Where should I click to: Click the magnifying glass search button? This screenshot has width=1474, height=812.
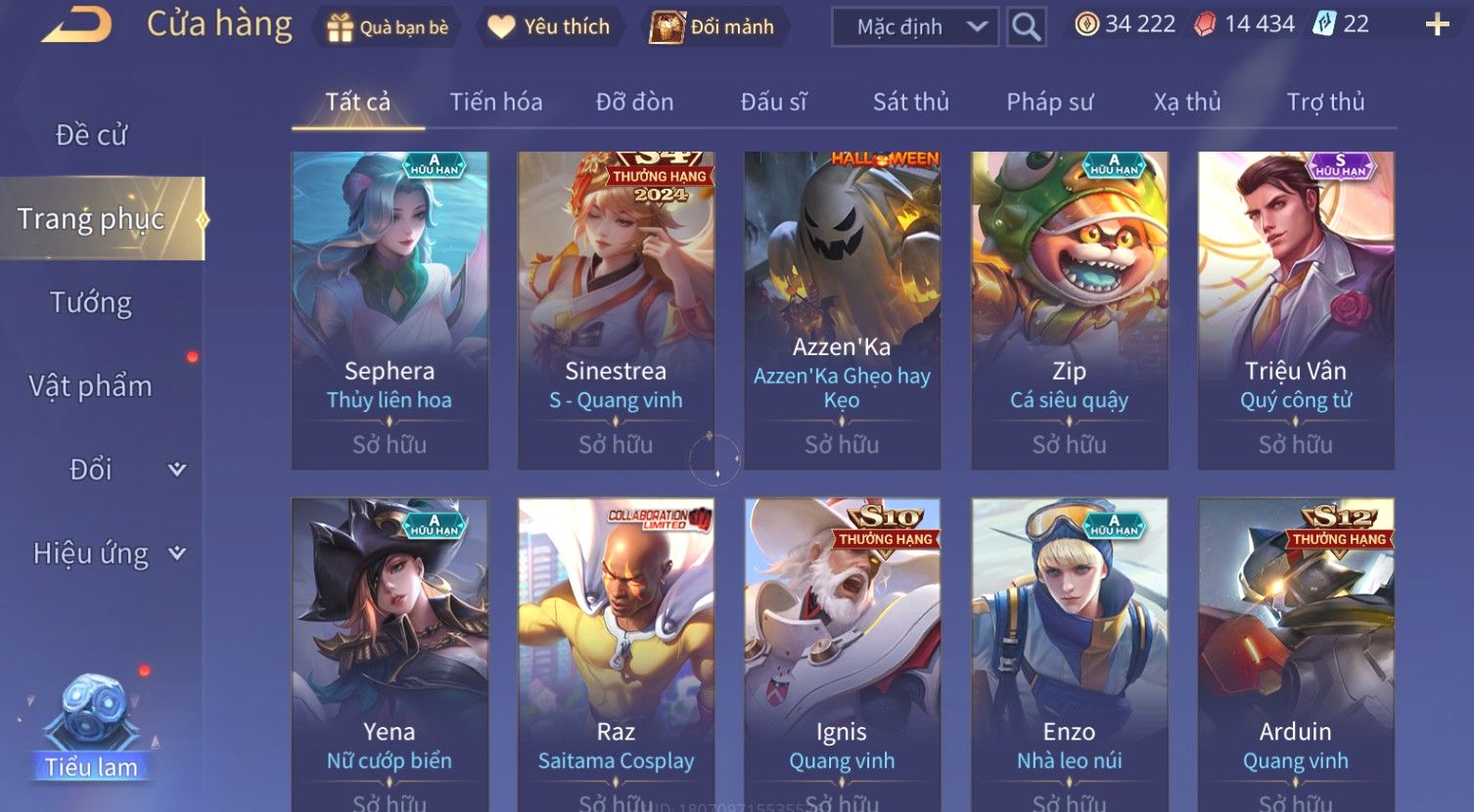(x=1026, y=27)
